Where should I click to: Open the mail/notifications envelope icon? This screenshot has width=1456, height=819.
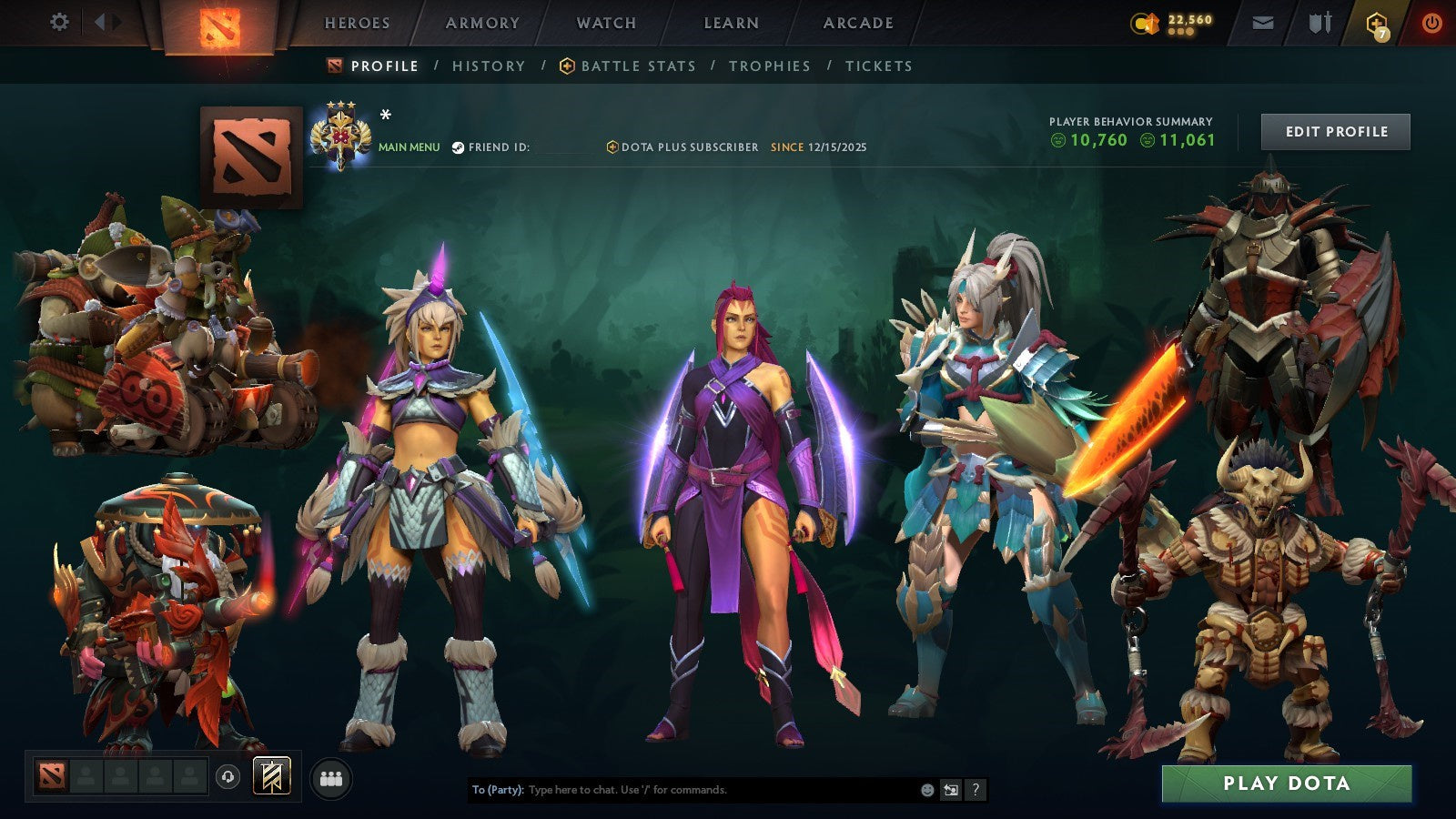coord(1263,21)
